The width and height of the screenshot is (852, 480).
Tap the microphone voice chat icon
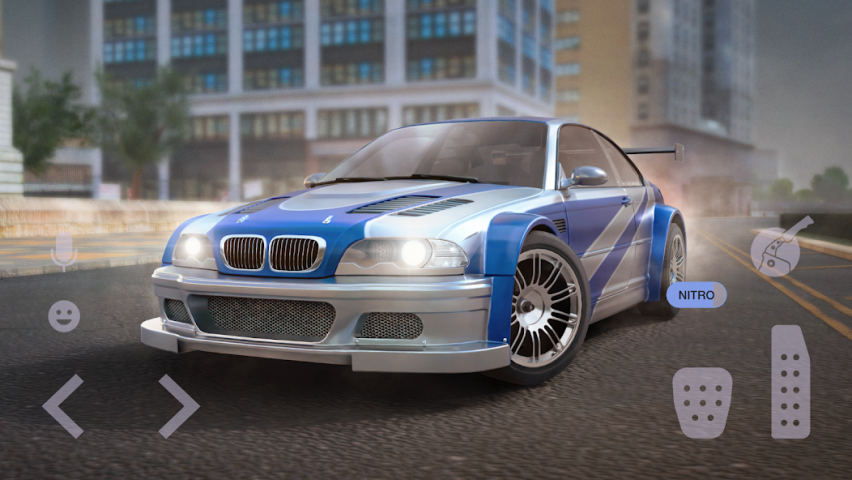click(x=64, y=252)
